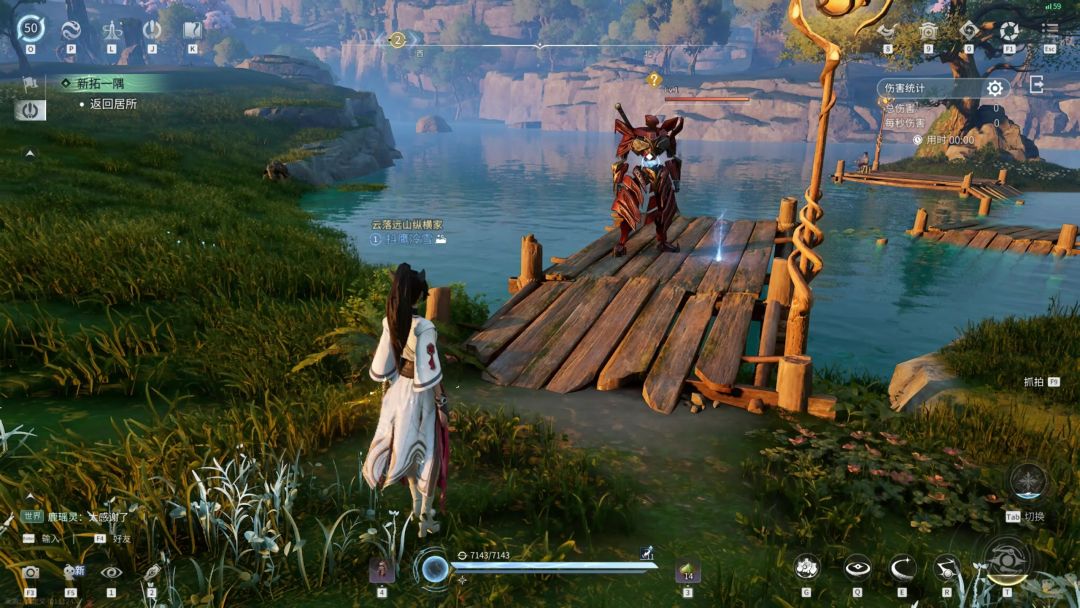Activate the large swirl skill bottom right
This screenshot has height=608, width=1080.
pos(1007,558)
